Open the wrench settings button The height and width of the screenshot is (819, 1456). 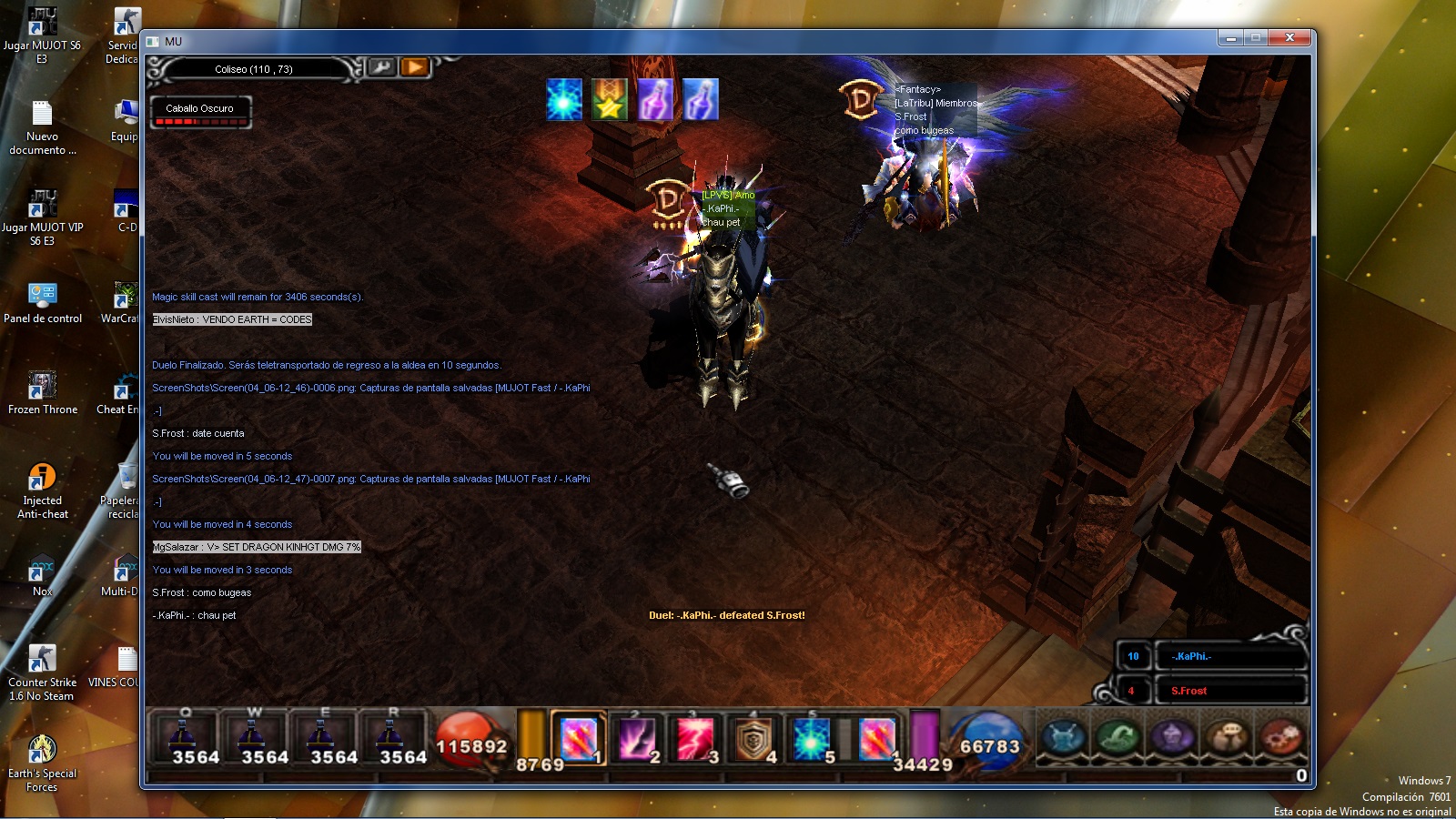click(x=381, y=67)
